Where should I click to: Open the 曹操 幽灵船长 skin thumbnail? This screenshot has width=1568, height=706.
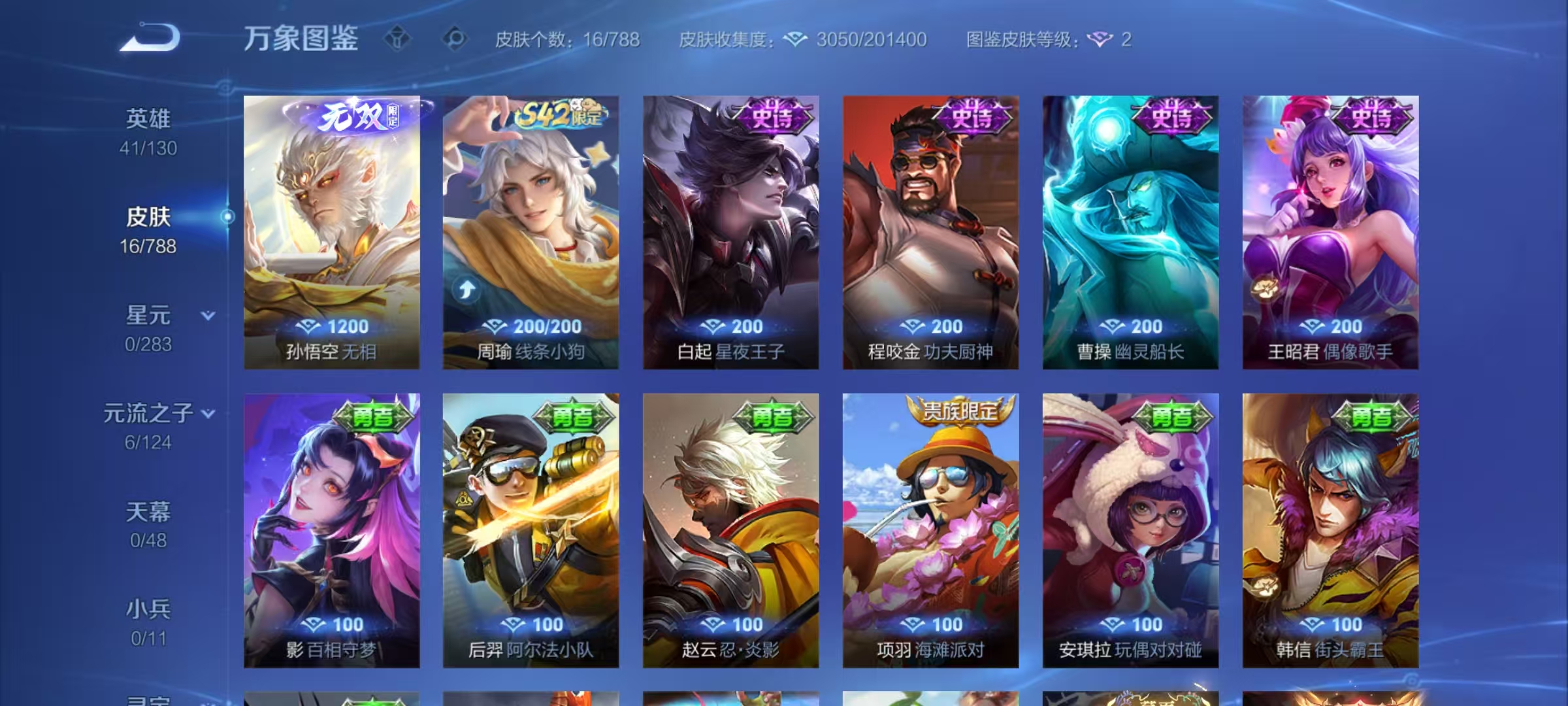(1129, 229)
